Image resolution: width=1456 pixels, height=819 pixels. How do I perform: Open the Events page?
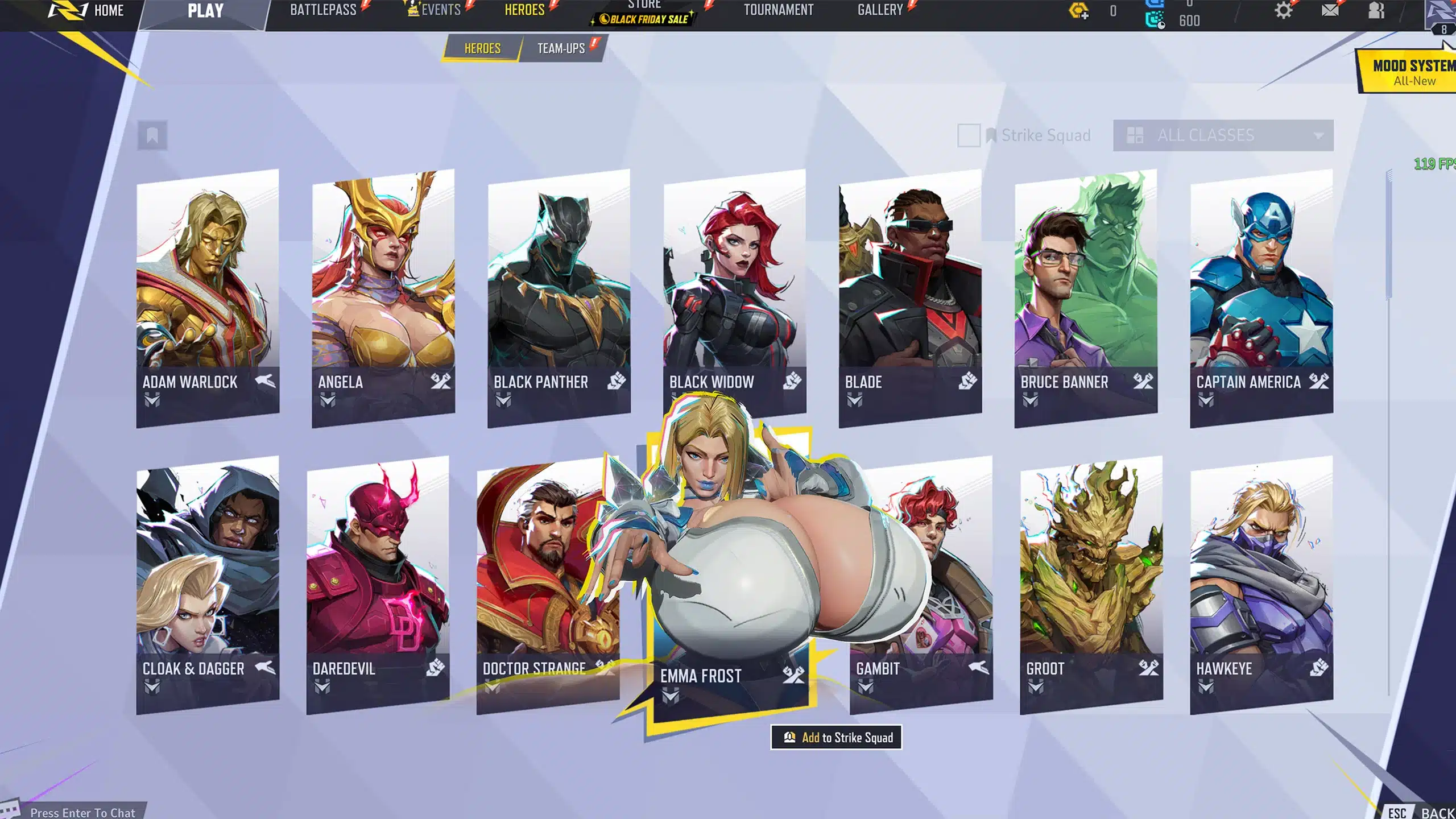click(x=440, y=10)
